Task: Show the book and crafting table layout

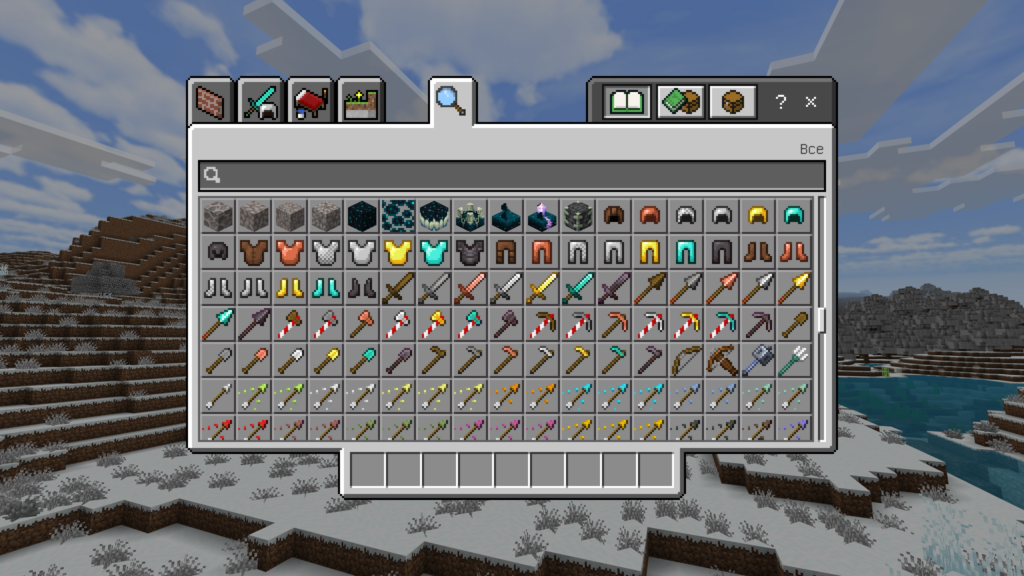Action: click(680, 102)
